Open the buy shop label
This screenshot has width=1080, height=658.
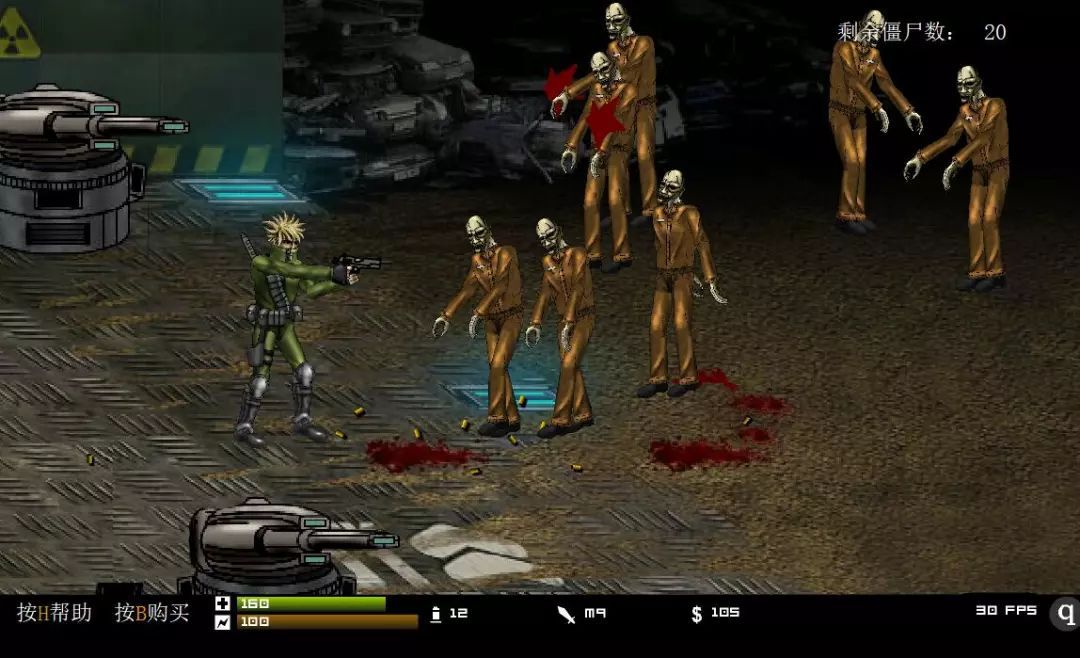click(x=152, y=613)
